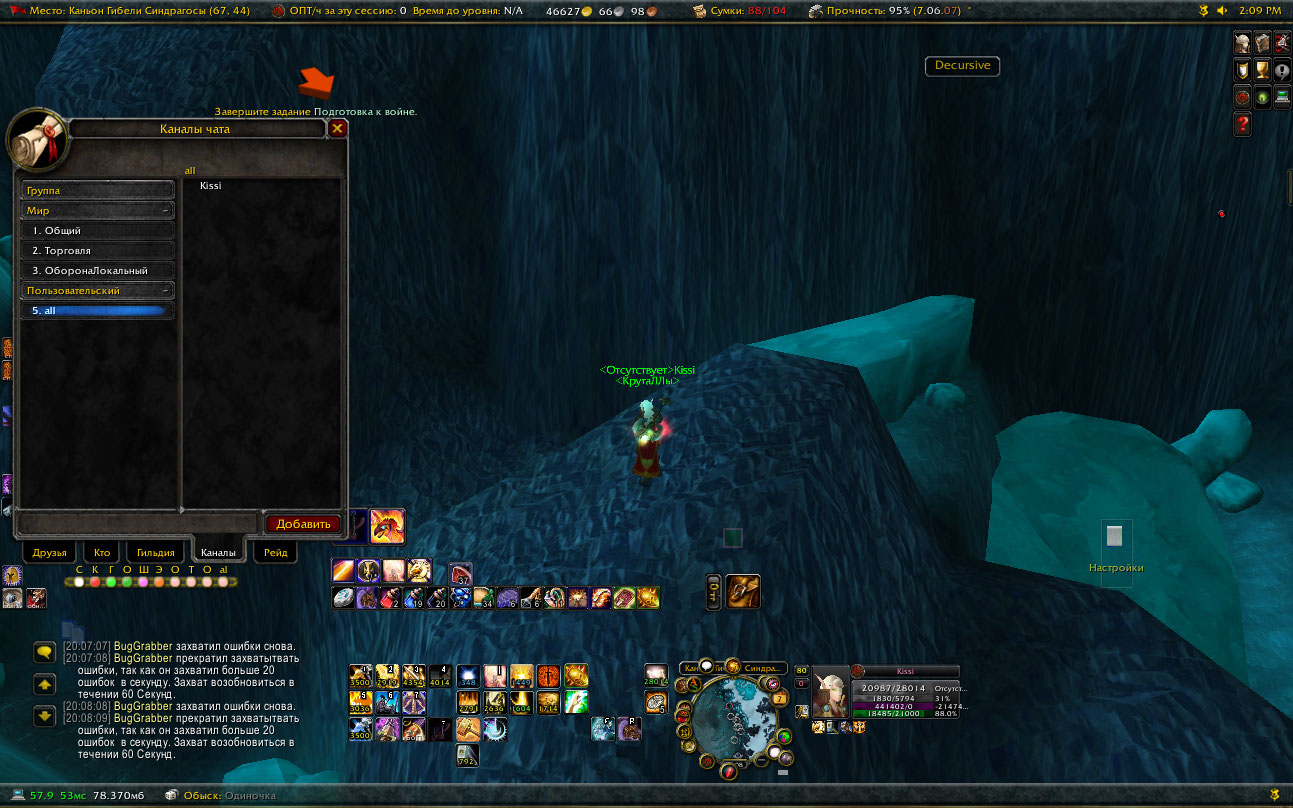Switch to the Друзья tab
This screenshot has height=808, width=1293.
[x=49, y=552]
